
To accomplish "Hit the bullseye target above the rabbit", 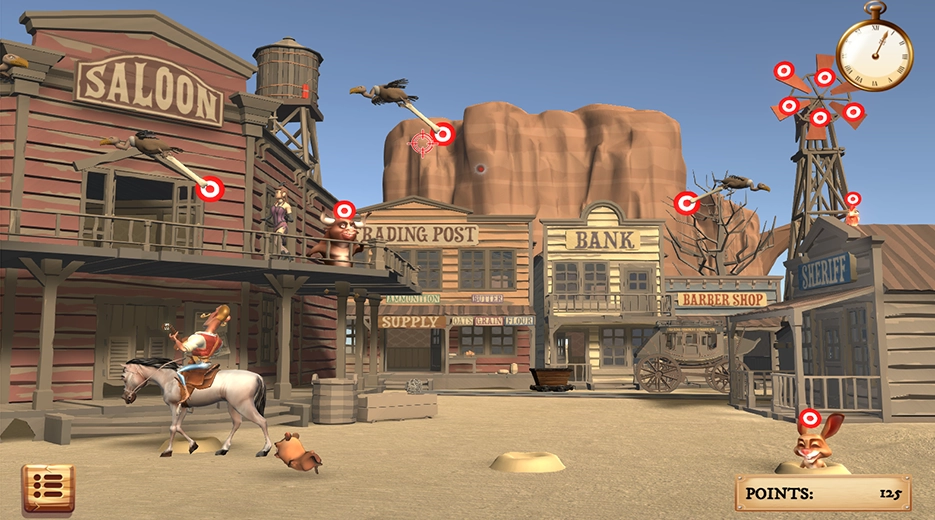I will point(810,418).
